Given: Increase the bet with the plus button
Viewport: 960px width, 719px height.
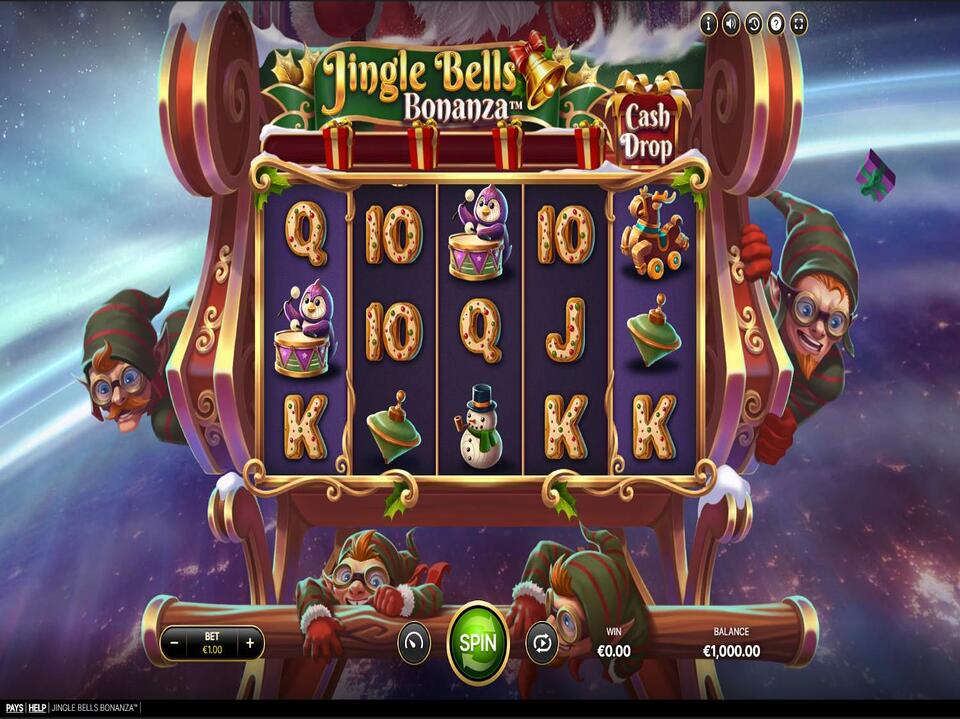Looking at the screenshot, I should (x=250, y=643).
